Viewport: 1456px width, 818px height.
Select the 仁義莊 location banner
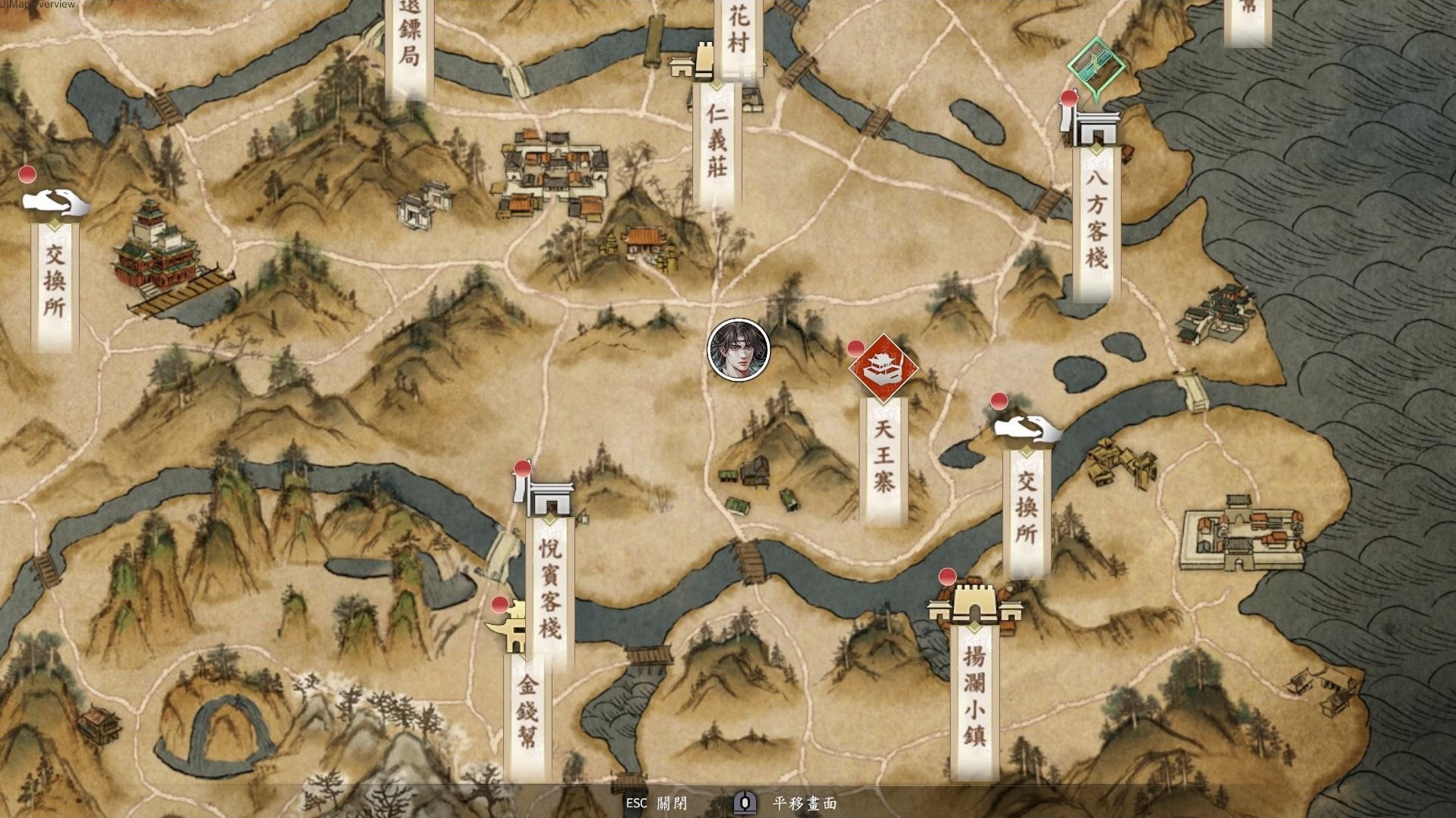(x=717, y=143)
